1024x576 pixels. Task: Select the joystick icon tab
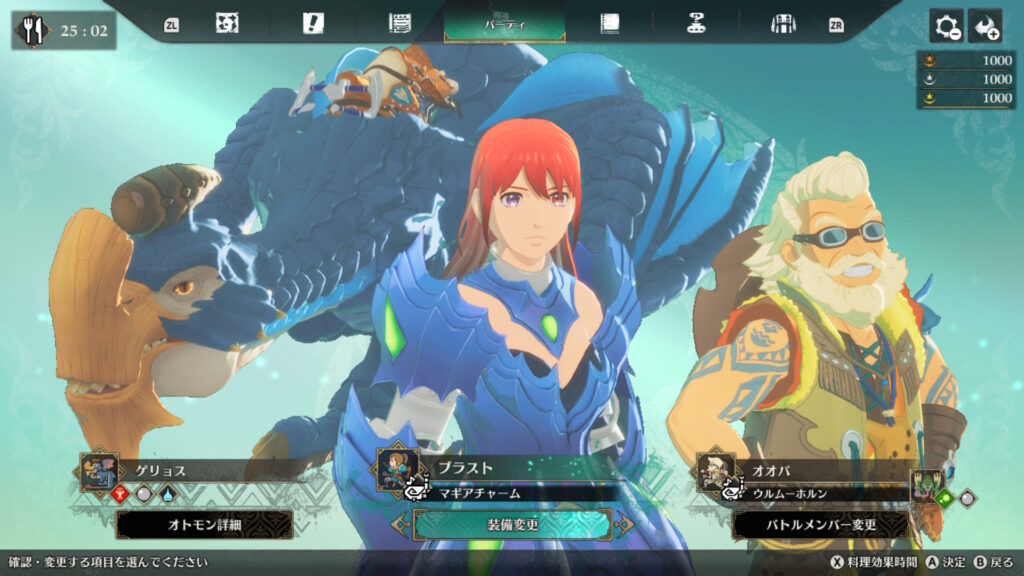(696, 24)
